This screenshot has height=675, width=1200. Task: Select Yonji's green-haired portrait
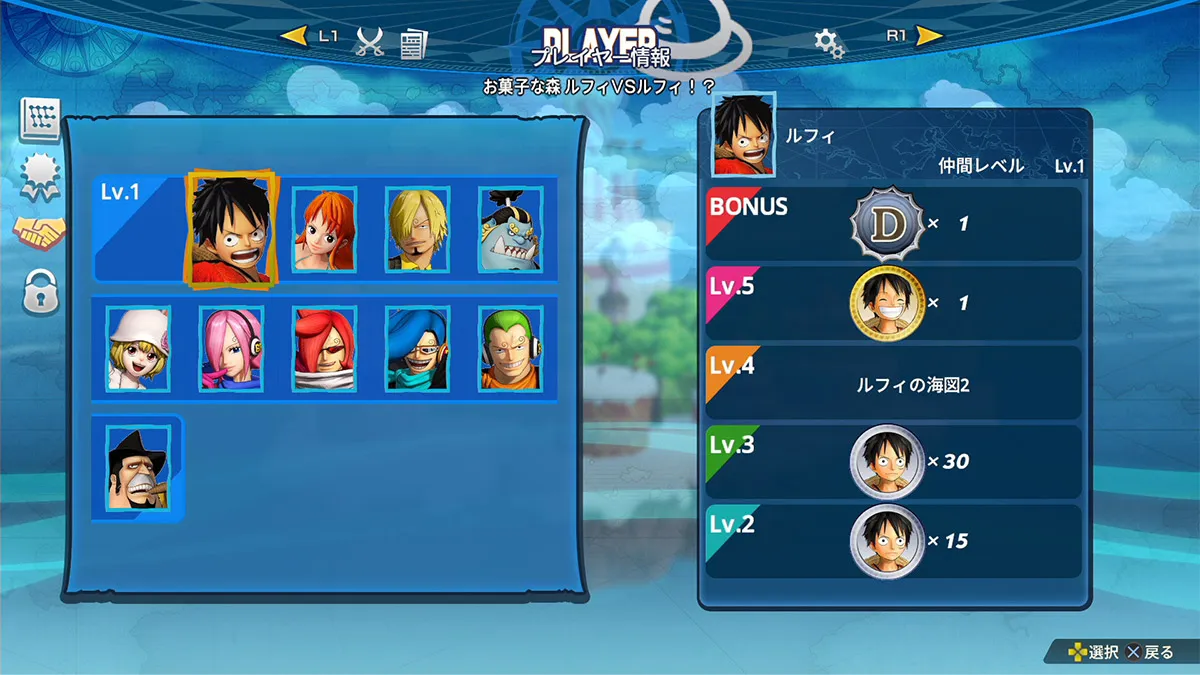[x=512, y=348]
